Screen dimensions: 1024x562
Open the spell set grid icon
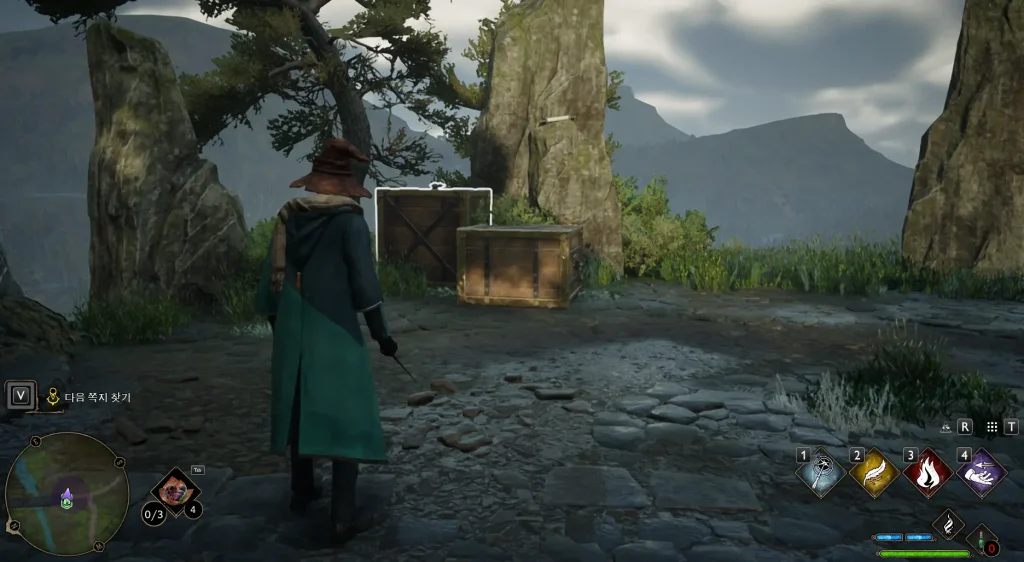992,426
